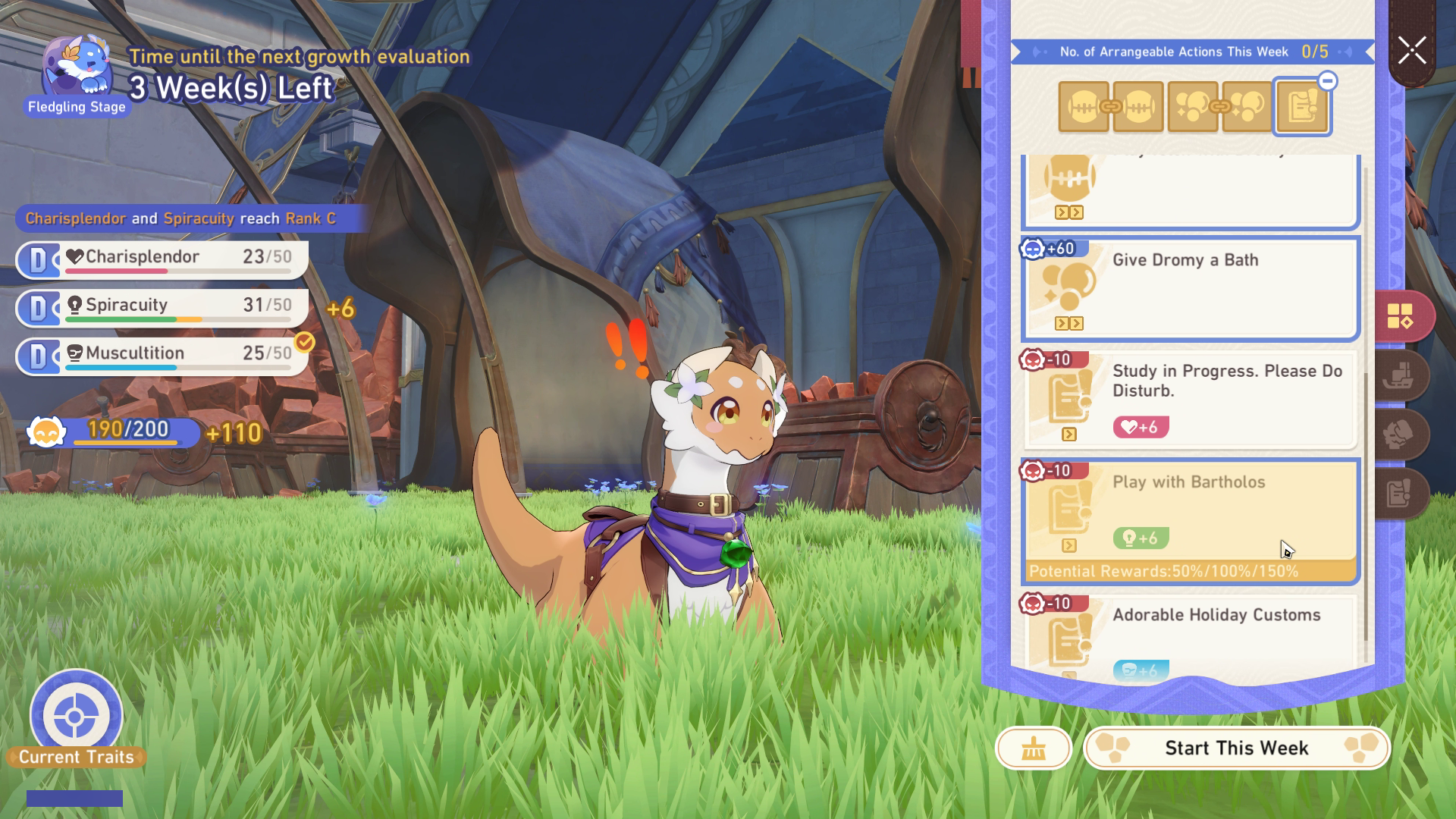Start this week's schedule

click(1236, 748)
